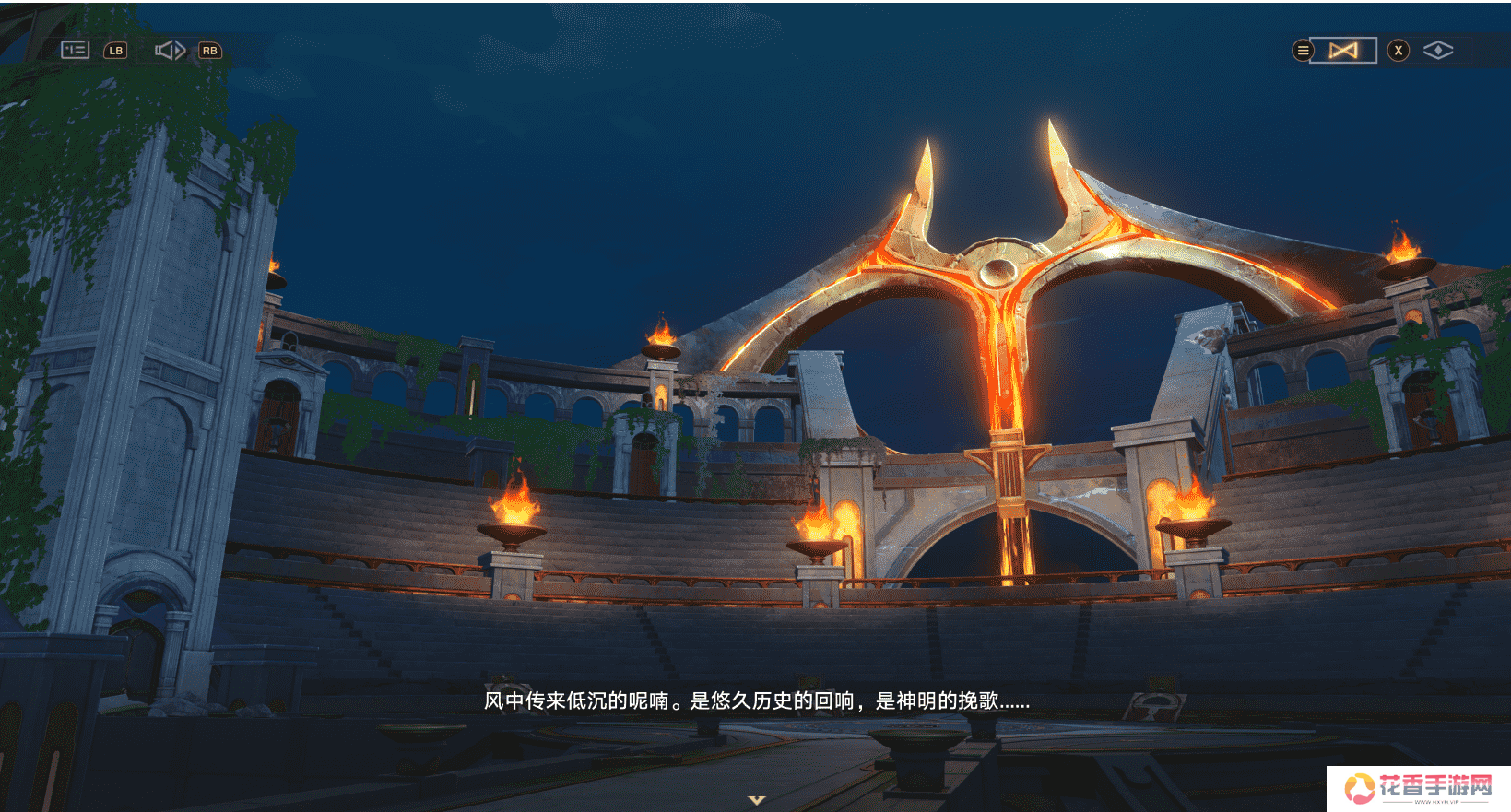
Task: Open the 花香手游网 watermark logo
Action: [x=1418, y=788]
